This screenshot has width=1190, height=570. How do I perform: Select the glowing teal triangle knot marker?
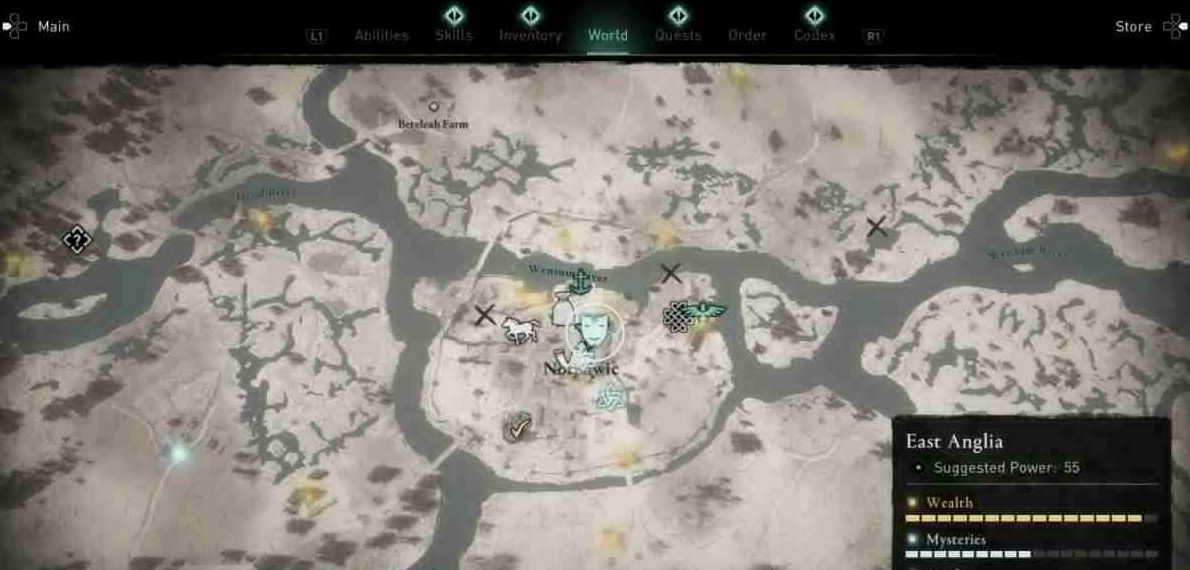click(x=609, y=397)
